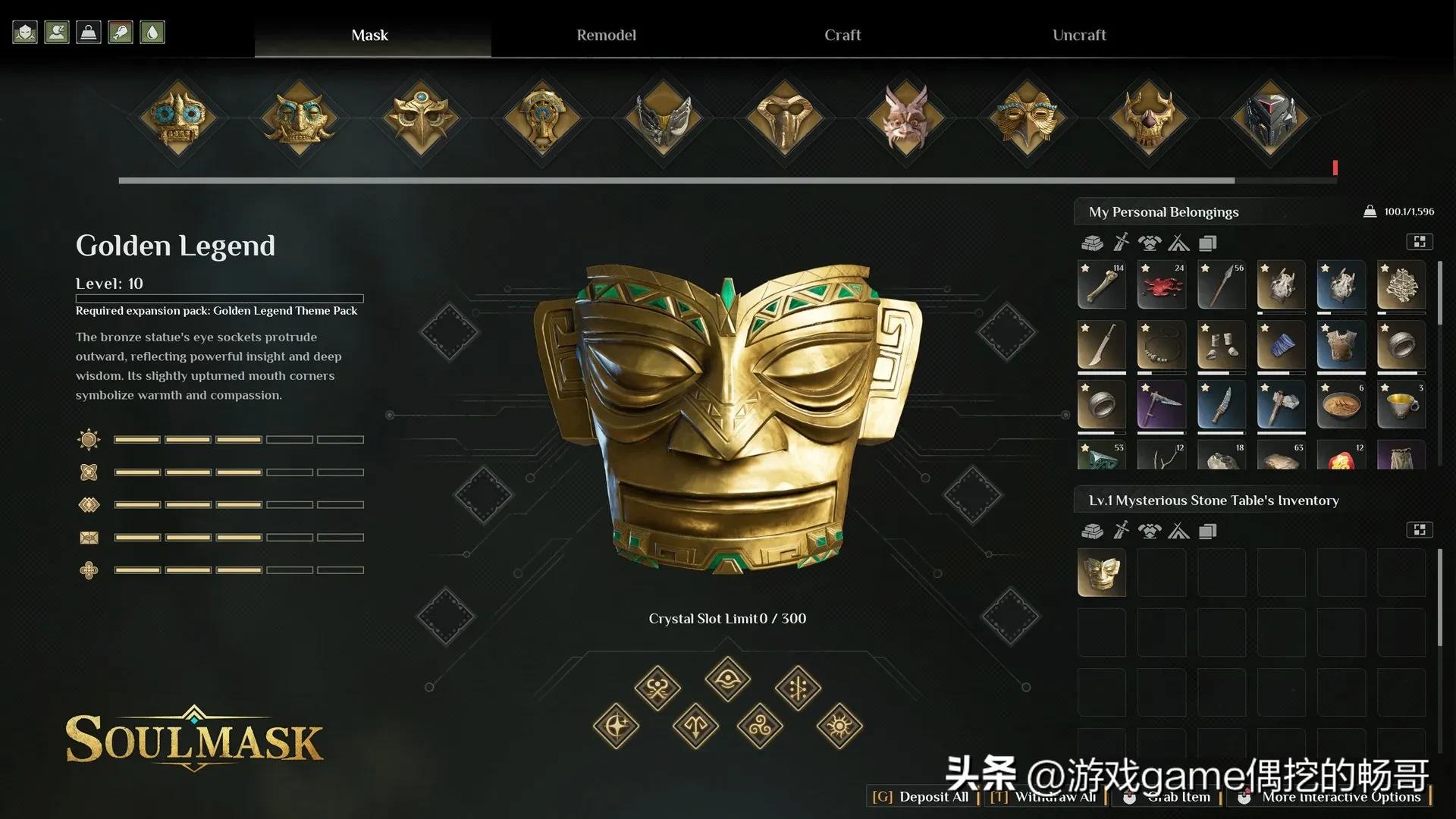This screenshot has width=1456, height=819.
Task: Select the golden mask in Stone Table inventory
Action: point(1101,573)
